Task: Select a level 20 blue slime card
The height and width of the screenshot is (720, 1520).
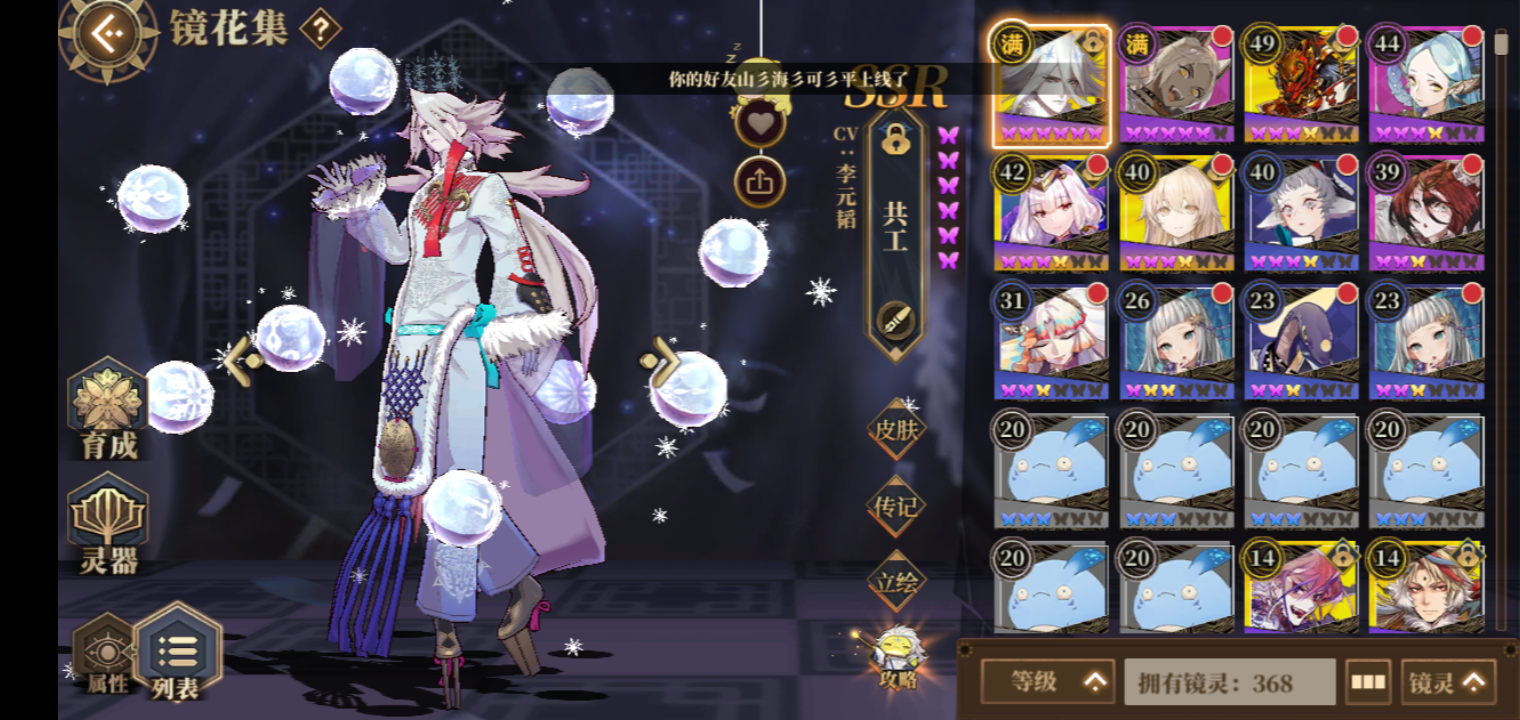Action: click(x=1050, y=470)
